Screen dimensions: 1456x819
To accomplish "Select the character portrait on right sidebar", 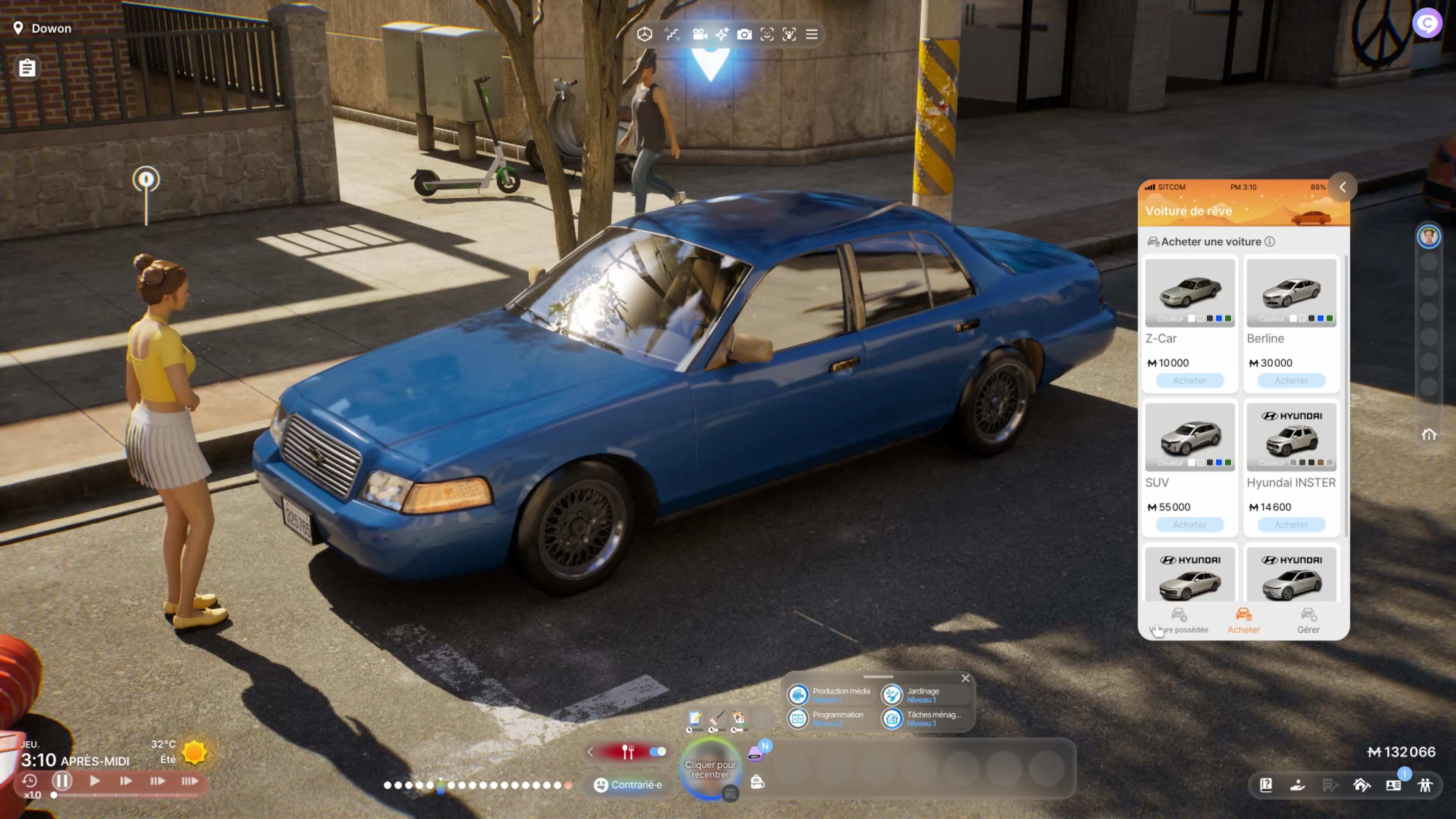I will click(1428, 236).
